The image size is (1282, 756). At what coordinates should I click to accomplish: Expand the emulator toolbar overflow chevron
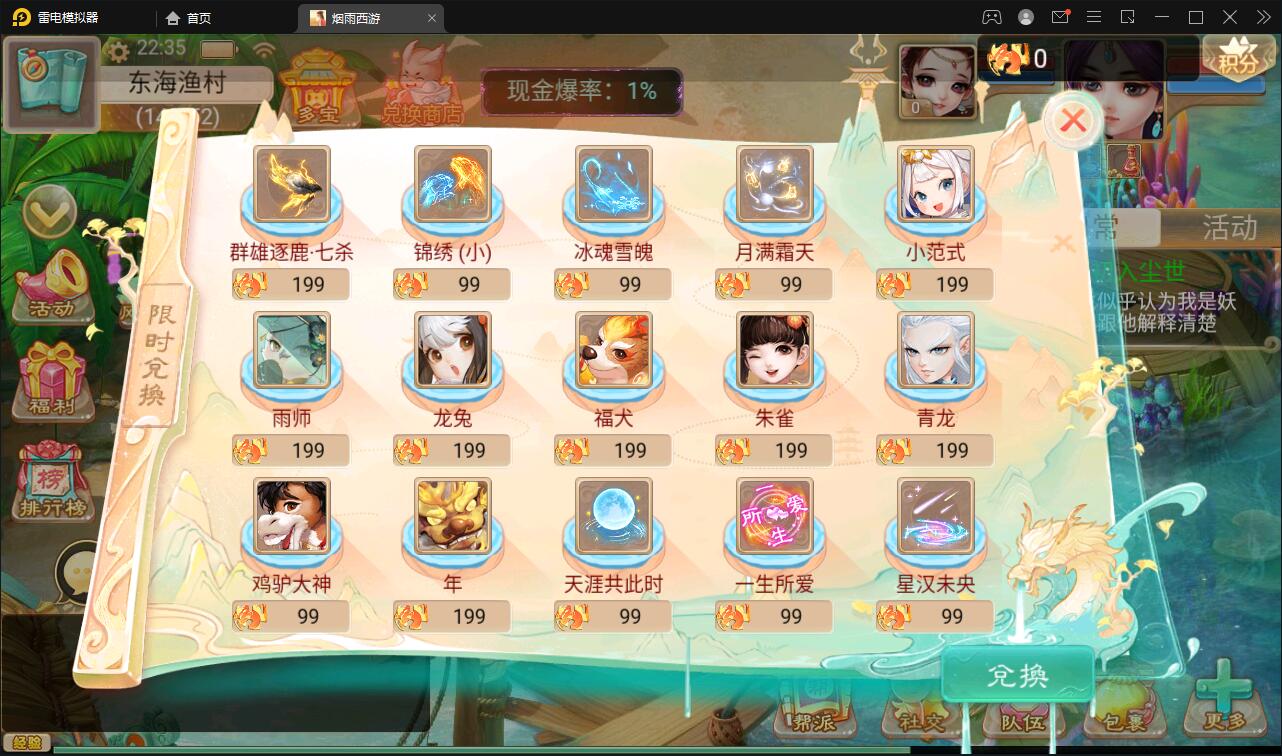pos(1262,17)
